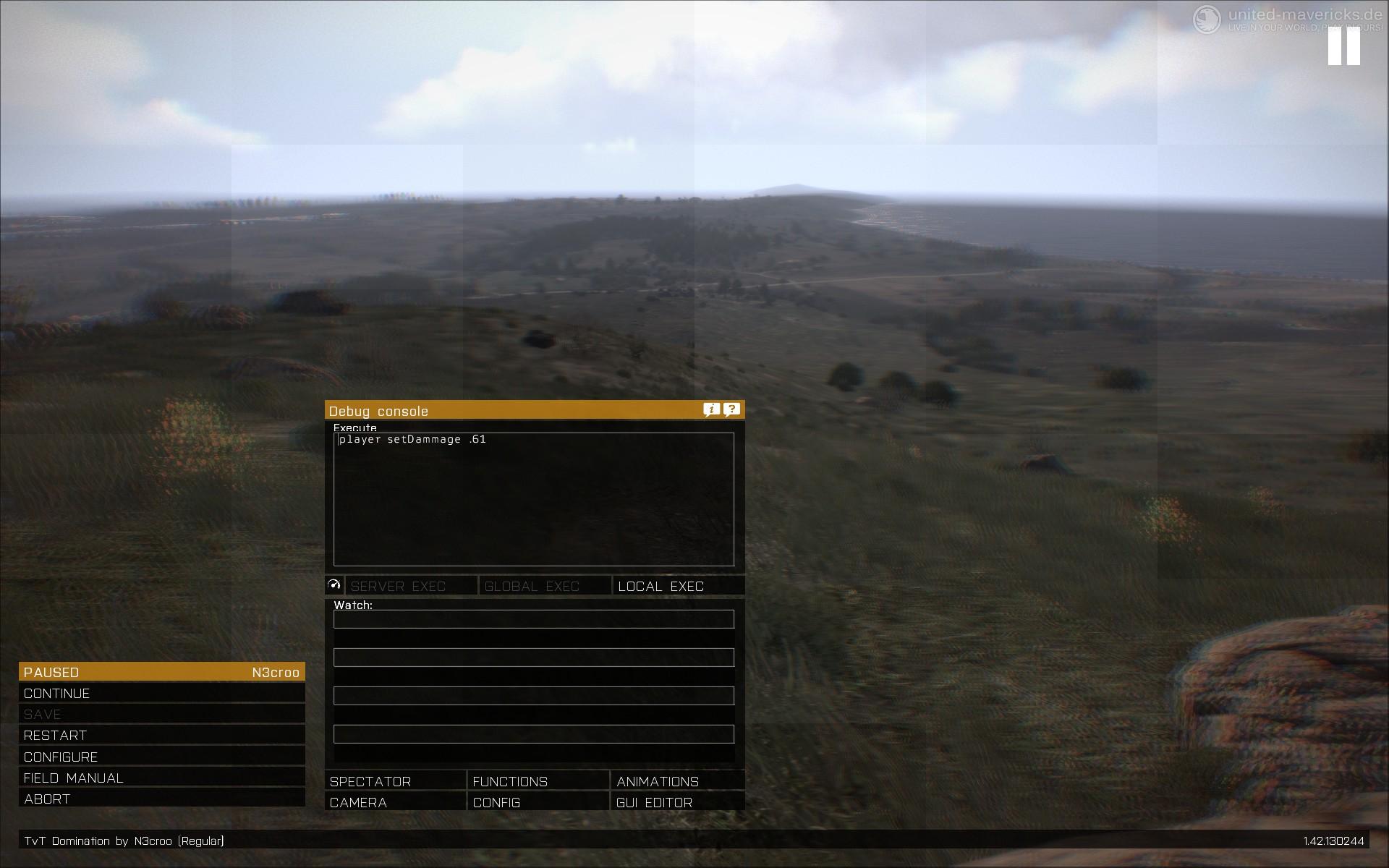Click the debug console question mark icon
The height and width of the screenshot is (868, 1389).
pos(732,410)
